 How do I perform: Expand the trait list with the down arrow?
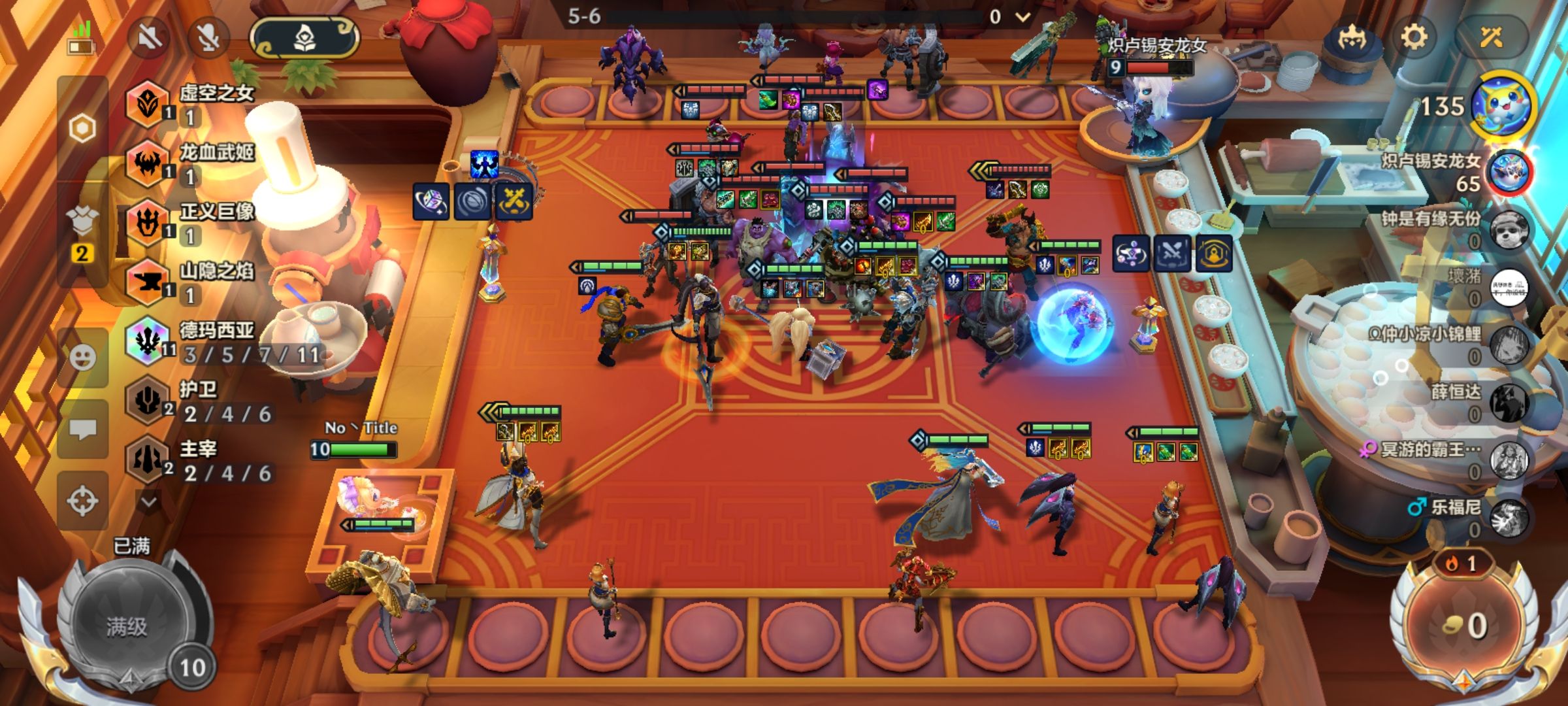pos(149,502)
